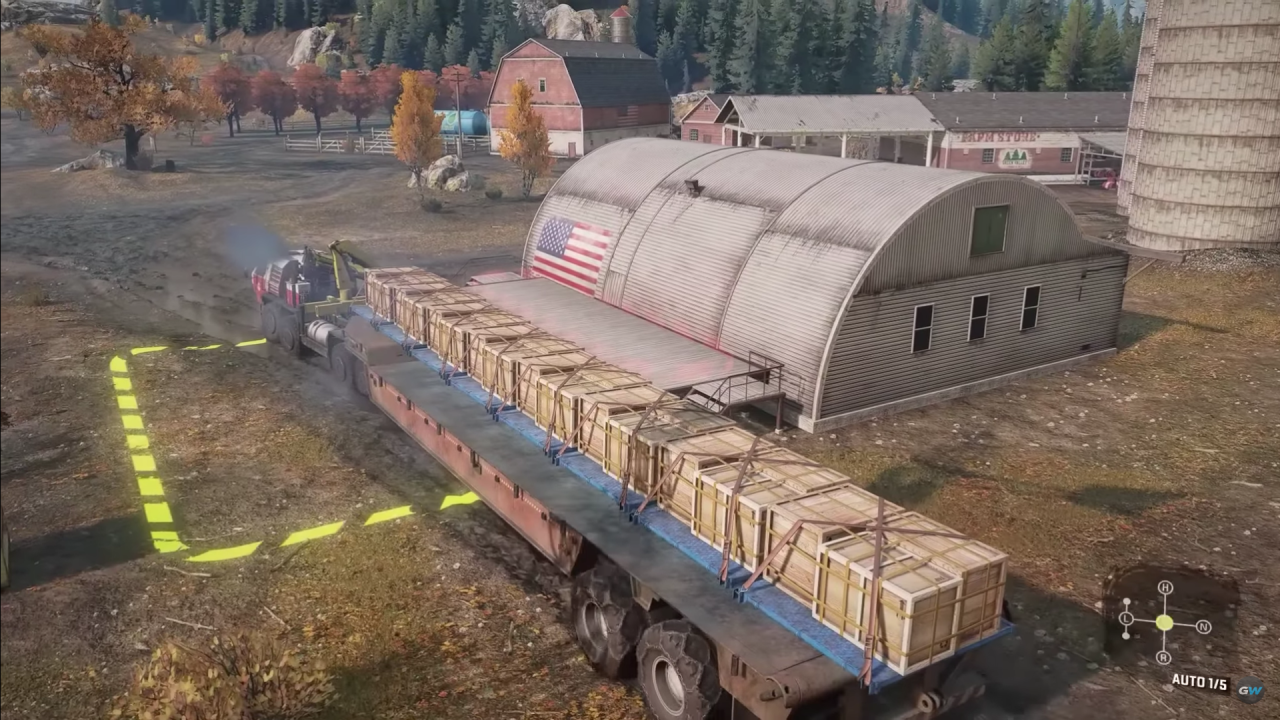Click the AUTO 1/5 gearbox indicator
This screenshot has height=720, width=1280.
pyautogui.click(x=1200, y=680)
